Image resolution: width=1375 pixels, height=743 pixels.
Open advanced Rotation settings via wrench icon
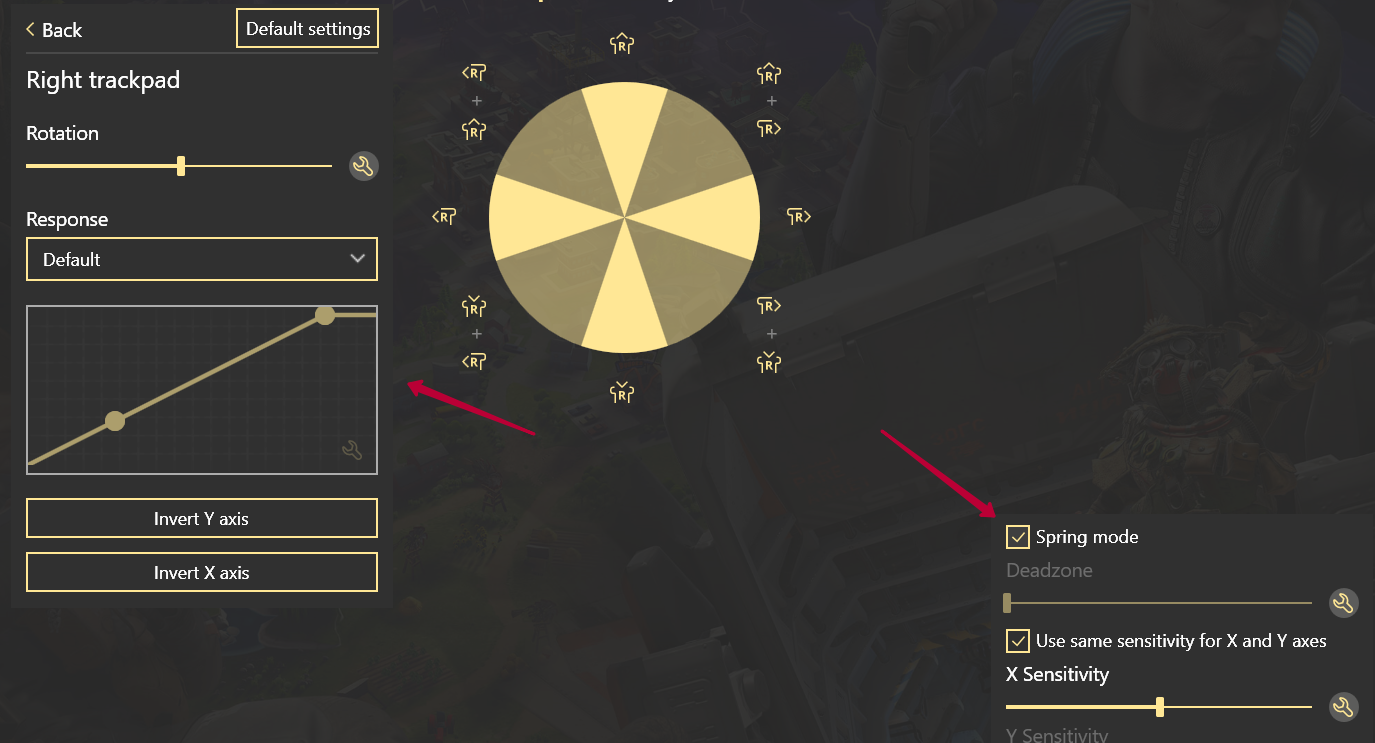(363, 166)
